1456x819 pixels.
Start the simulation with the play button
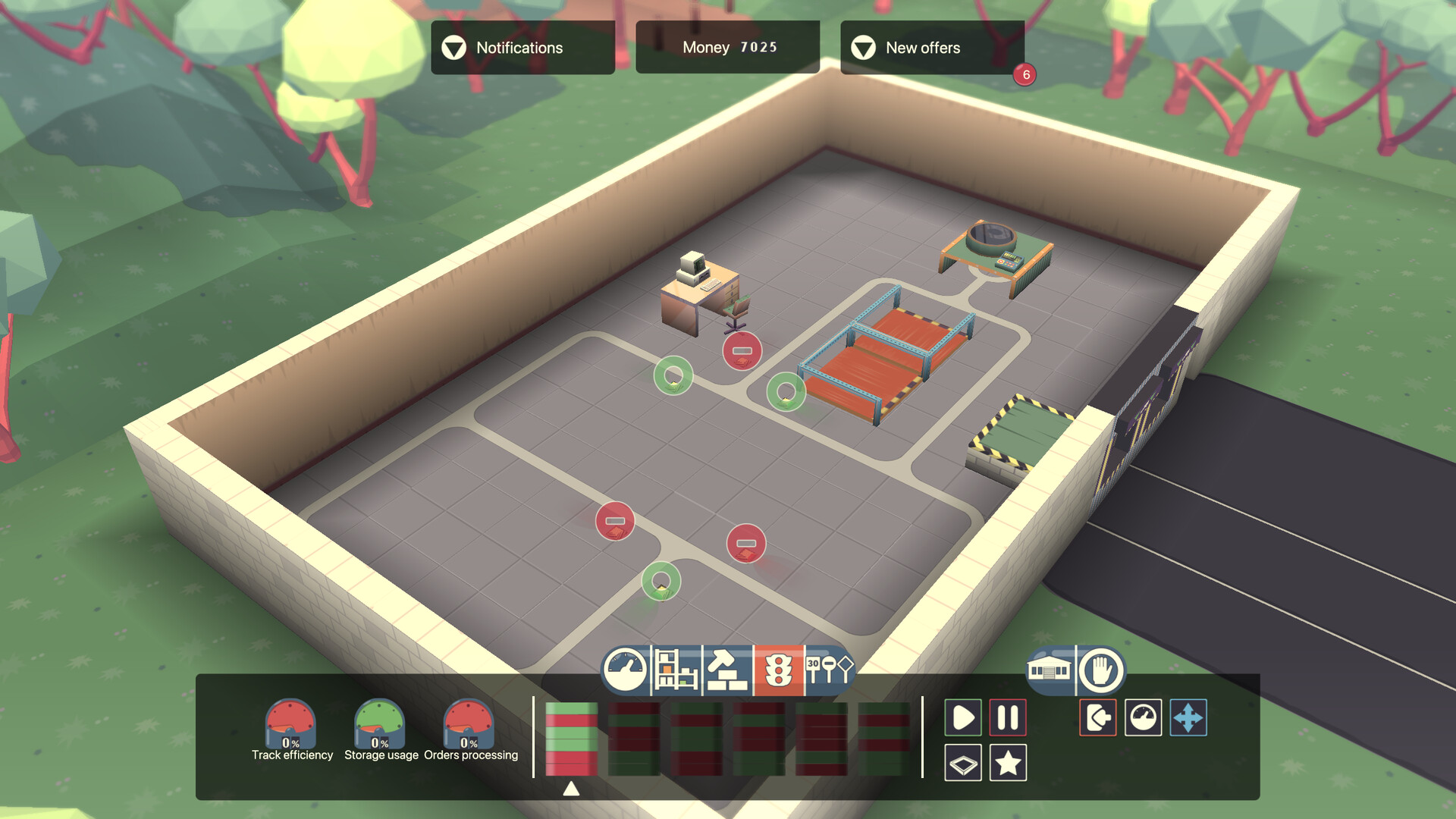pyautogui.click(x=964, y=717)
